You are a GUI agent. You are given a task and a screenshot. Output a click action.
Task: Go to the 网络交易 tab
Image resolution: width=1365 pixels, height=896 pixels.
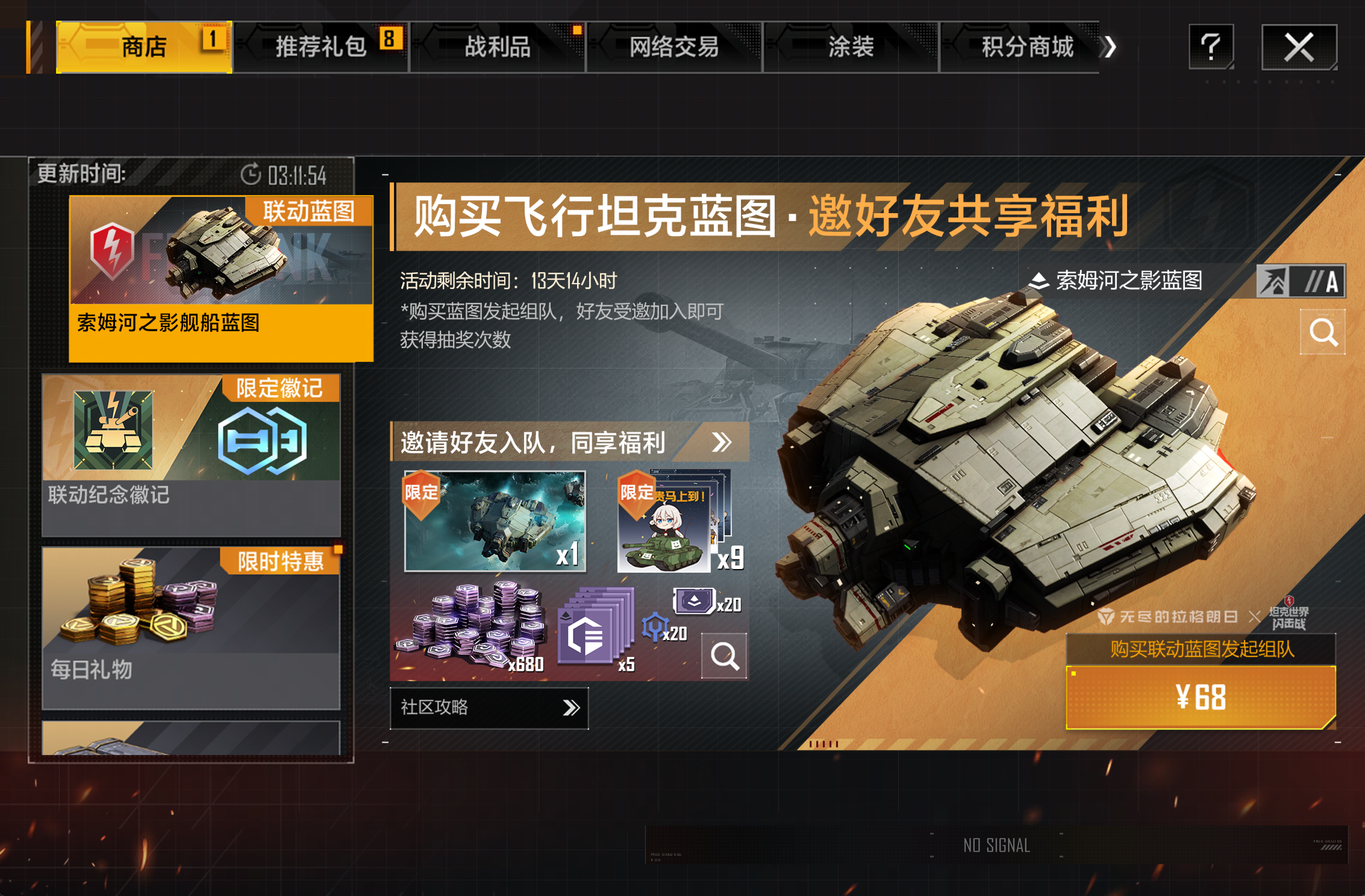674,47
